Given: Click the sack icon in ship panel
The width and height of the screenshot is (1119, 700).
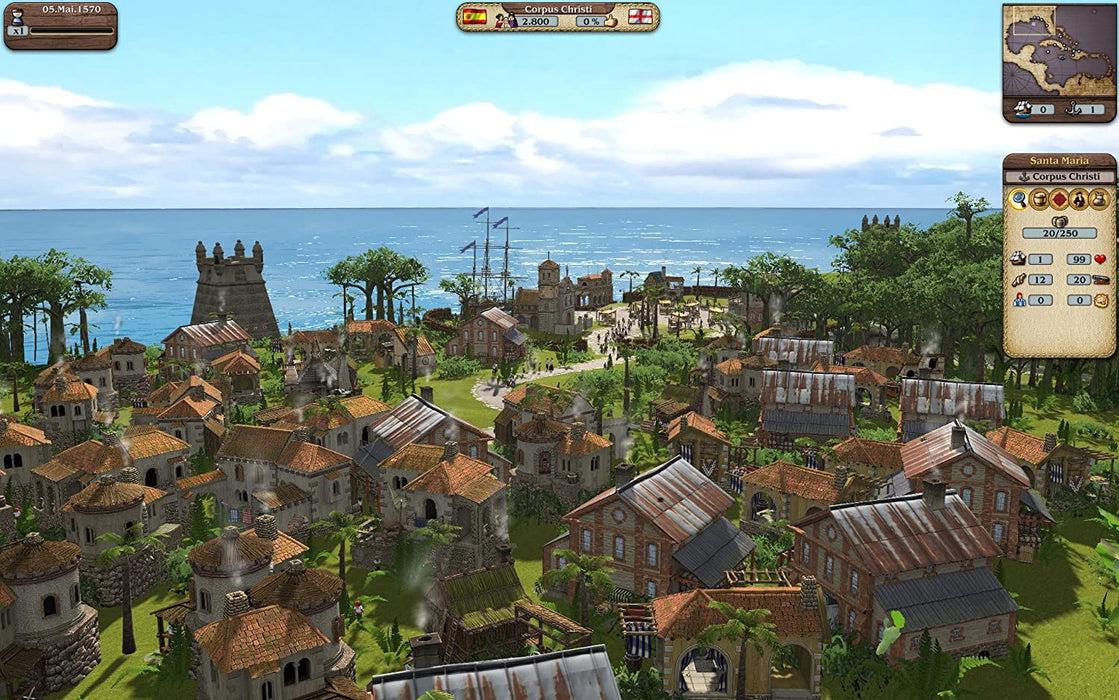Looking at the screenshot, I should pos(1099,199).
